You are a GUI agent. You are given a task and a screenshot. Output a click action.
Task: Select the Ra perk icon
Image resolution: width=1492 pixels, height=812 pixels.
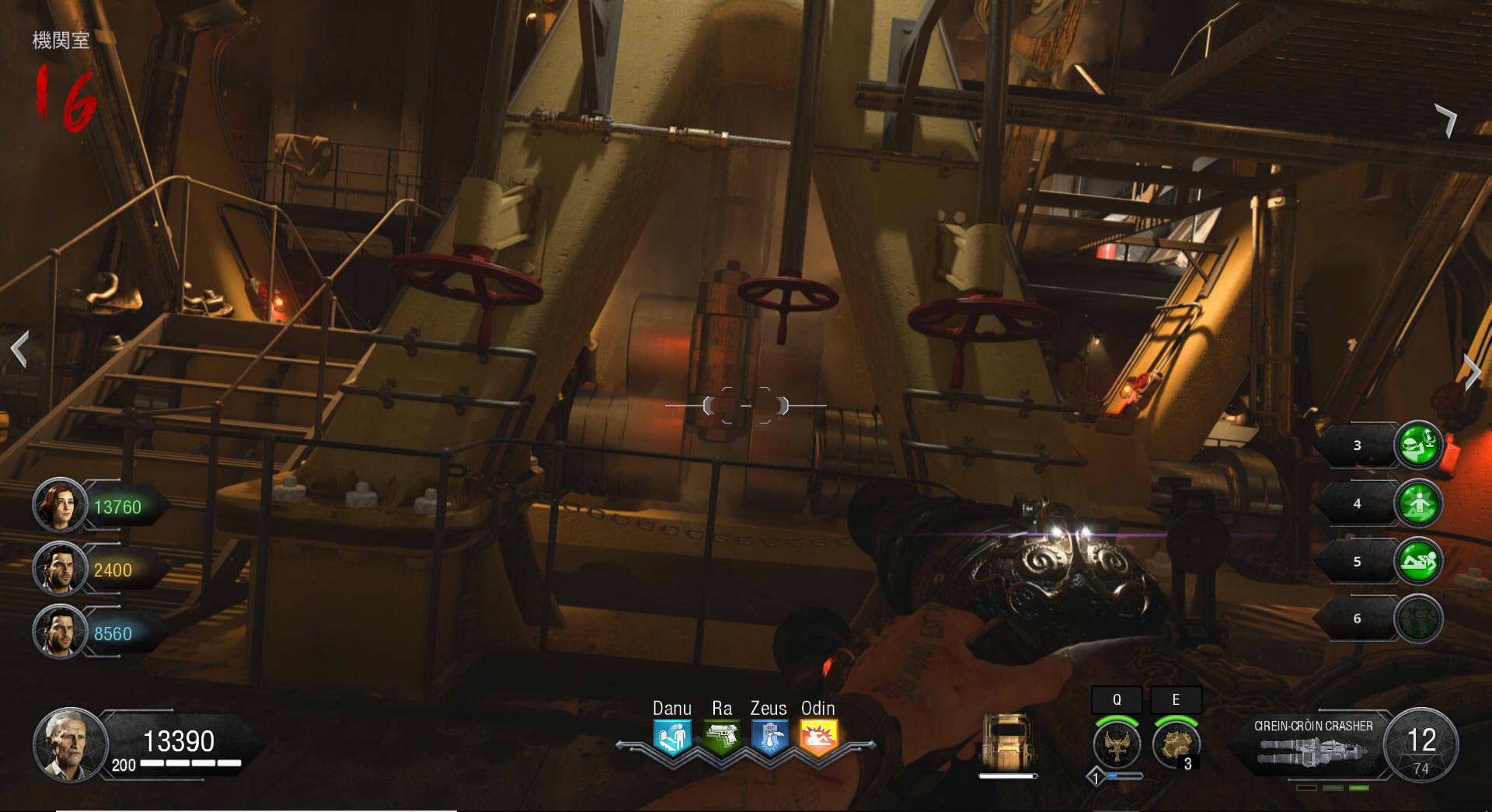pos(722,736)
